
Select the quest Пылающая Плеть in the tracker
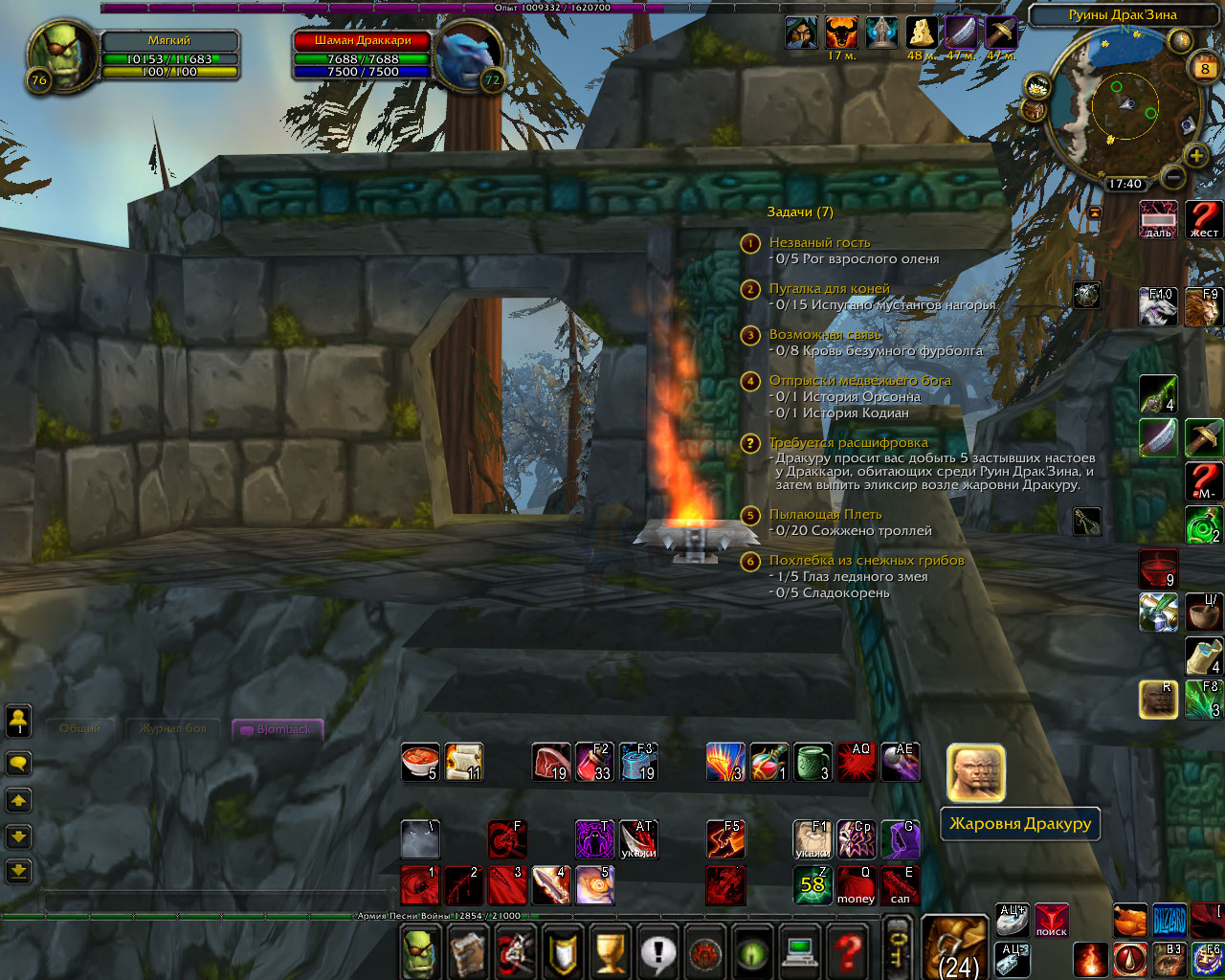(825, 515)
